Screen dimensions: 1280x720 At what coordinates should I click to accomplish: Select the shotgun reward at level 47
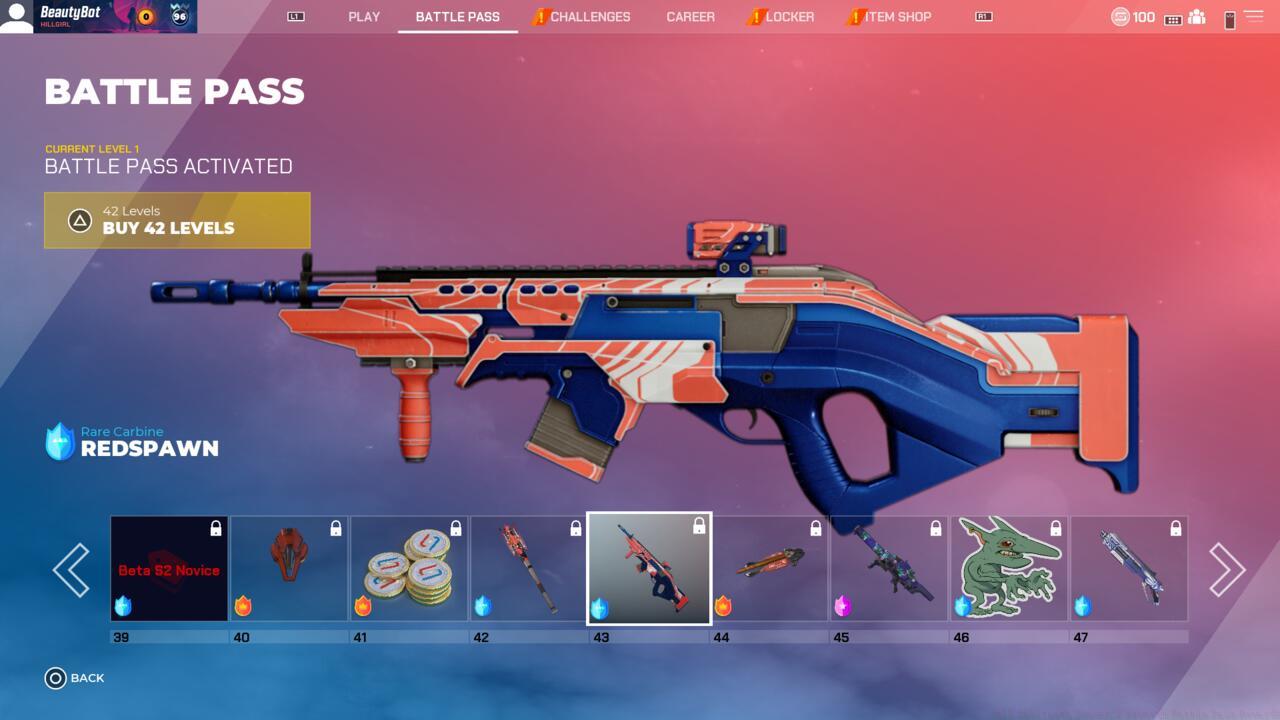1129,569
